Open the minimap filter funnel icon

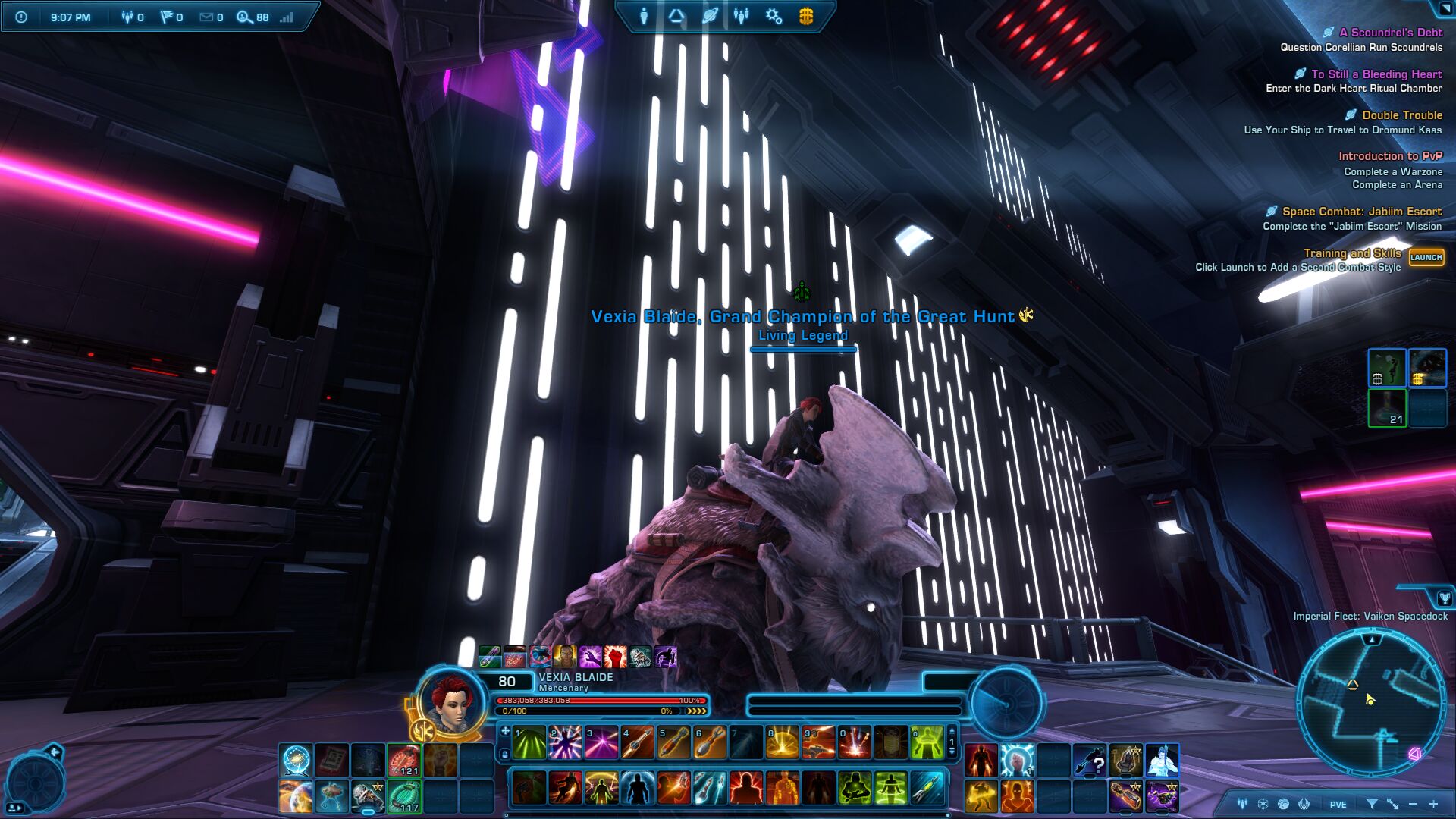tap(1372, 804)
